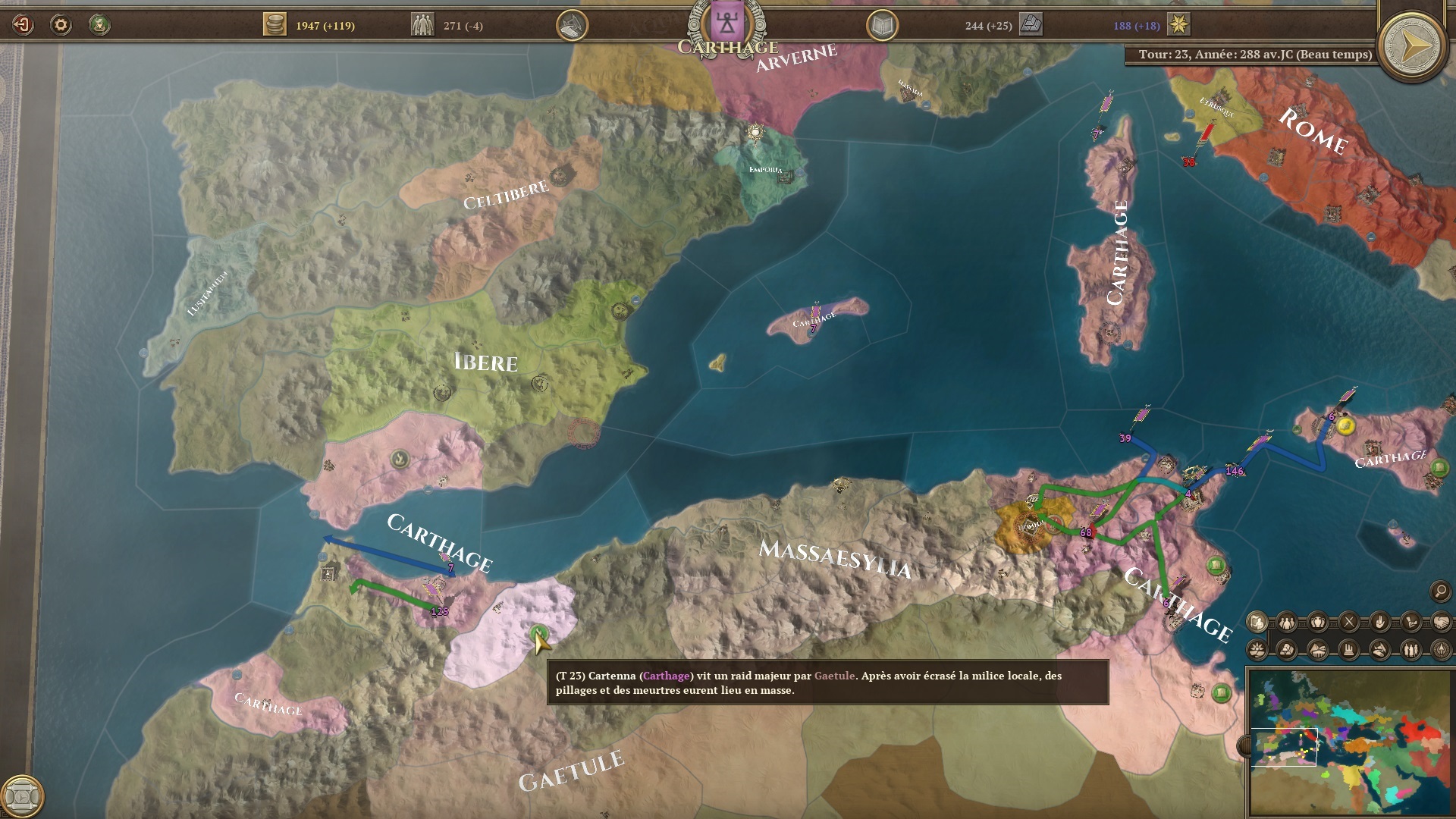Show the handshake diplomacy map filter

click(x=1441, y=623)
